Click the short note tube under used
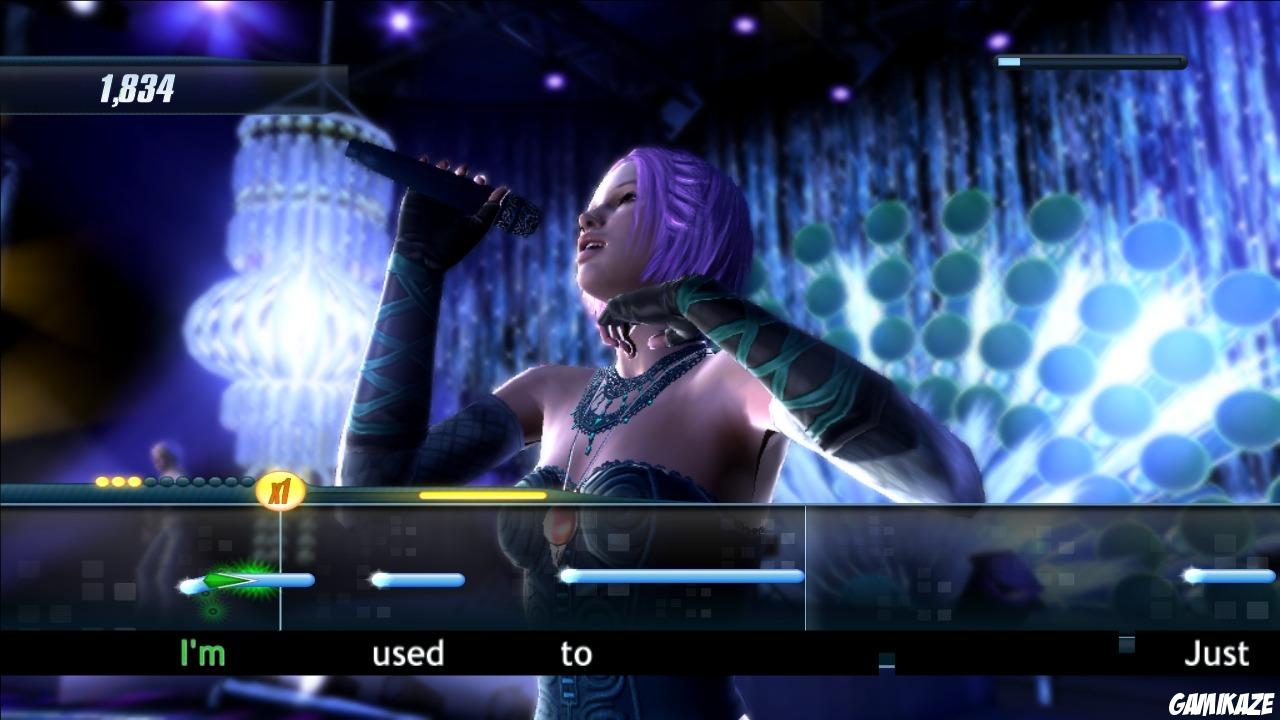 tap(417, 579)
